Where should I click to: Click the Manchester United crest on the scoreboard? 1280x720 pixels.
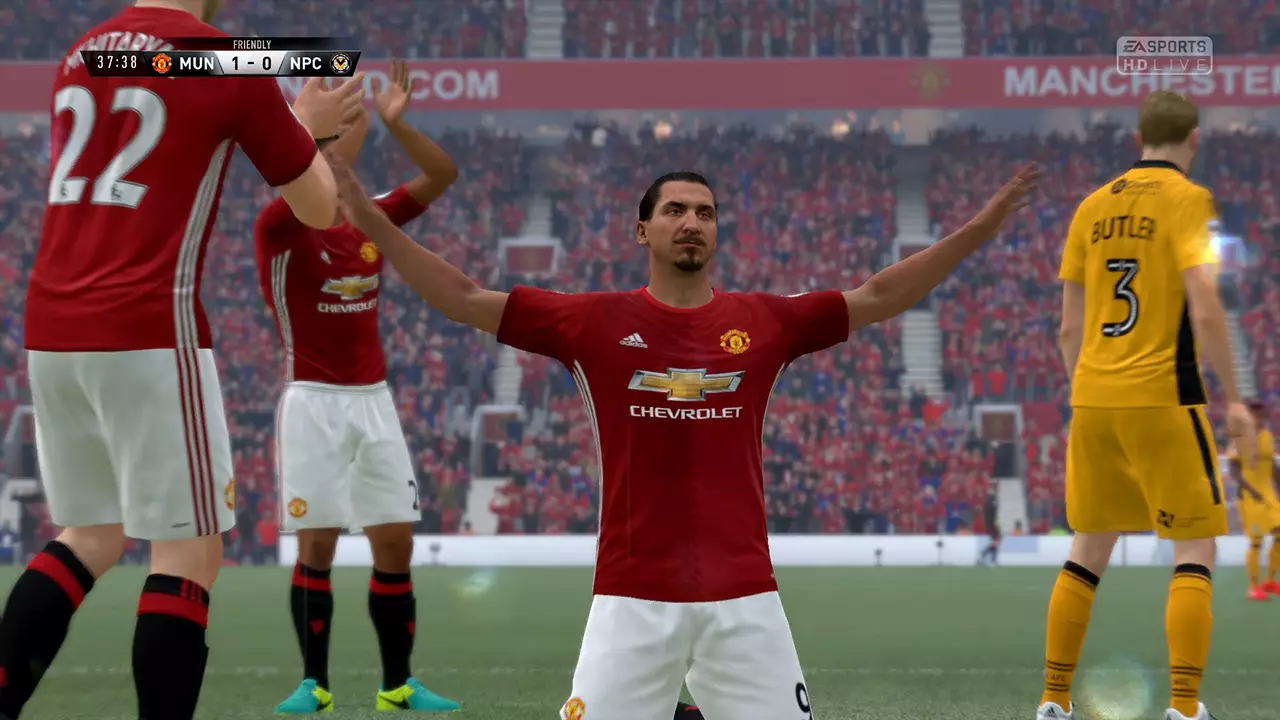[x=160, y=63]
